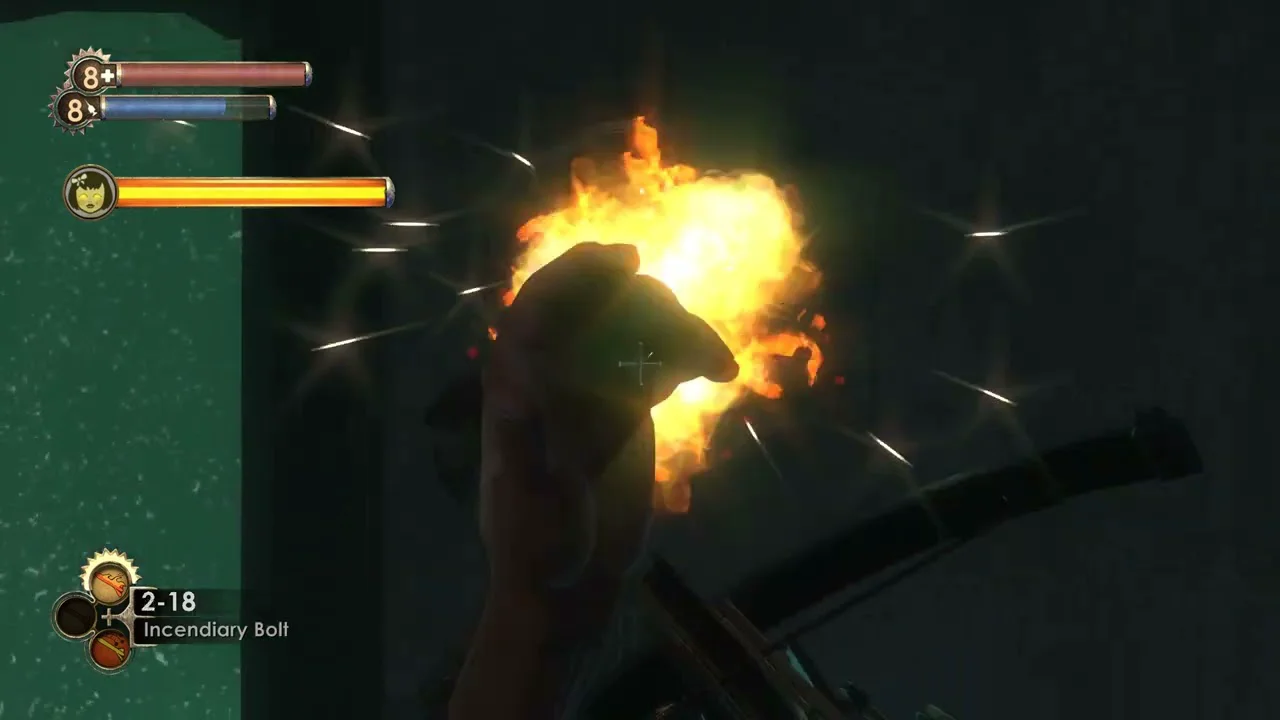Switch to the red trap bolt ammo
Viewport: 1280px width, 720px height.
pyautogui.click(x=111, y=648)
